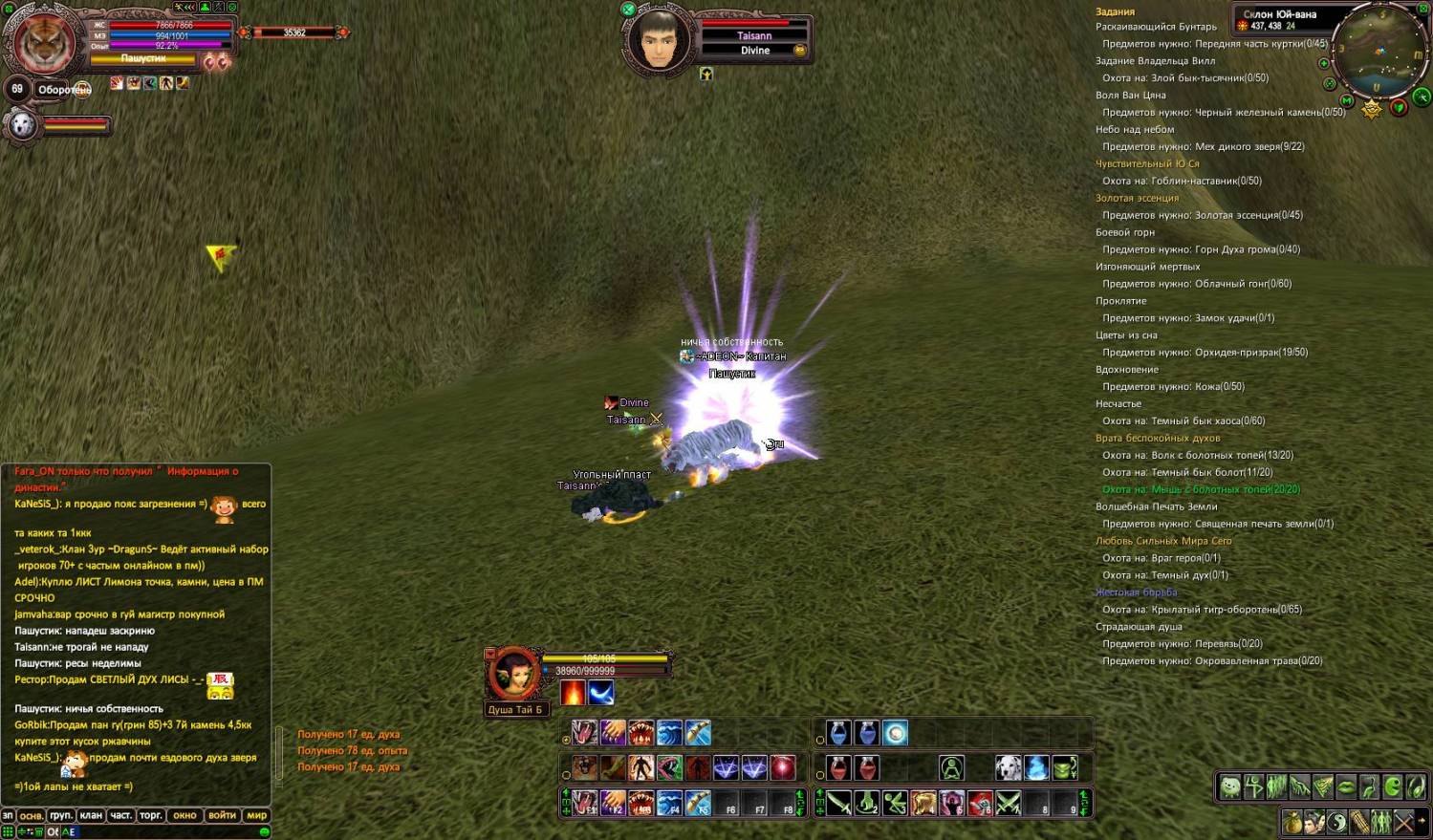Activate the wave skill in slot F4
The image size is (1433, 840).
669,803
